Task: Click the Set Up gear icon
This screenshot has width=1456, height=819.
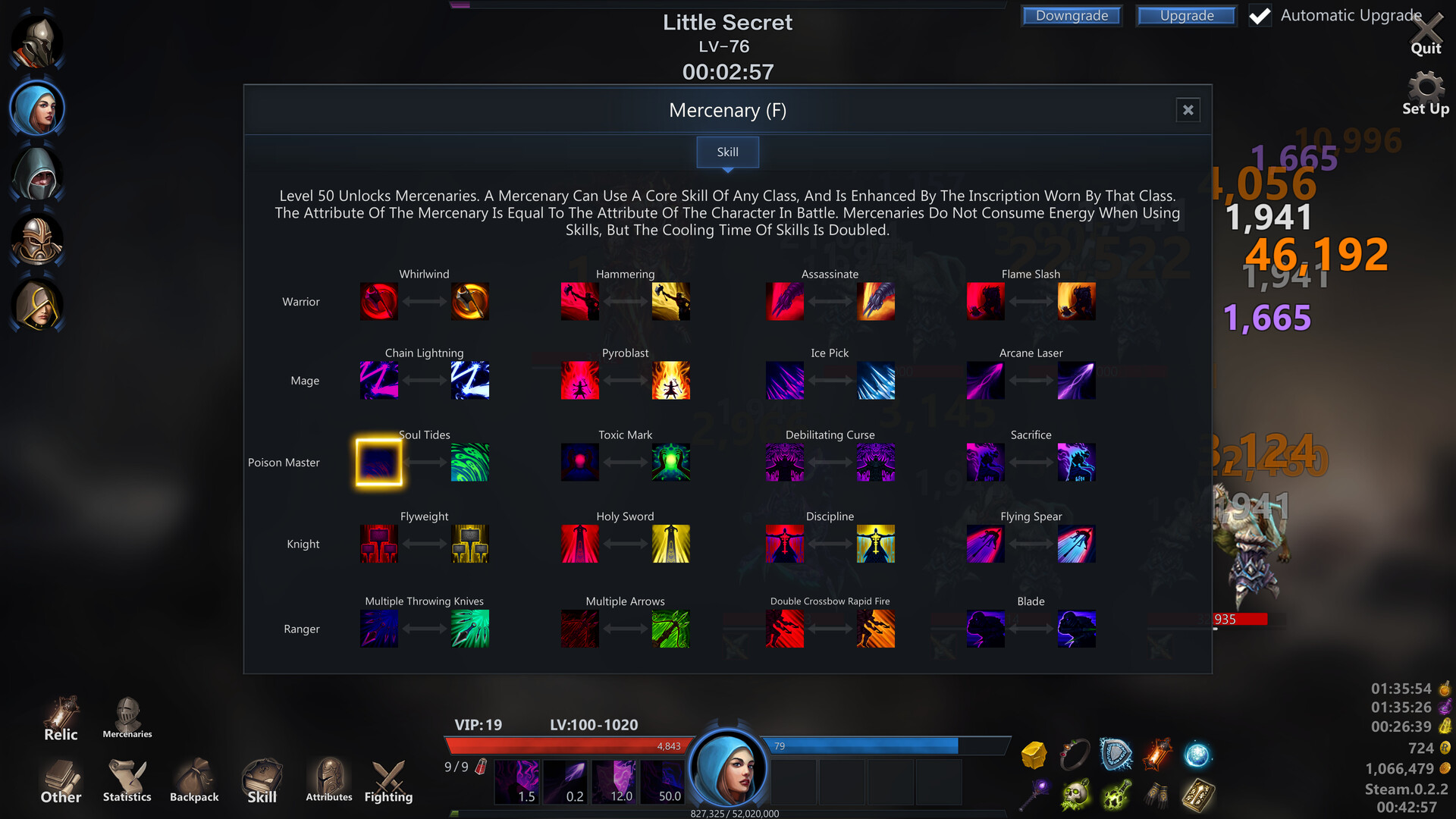Action: pyautogui.click(x=1426, y=87)
